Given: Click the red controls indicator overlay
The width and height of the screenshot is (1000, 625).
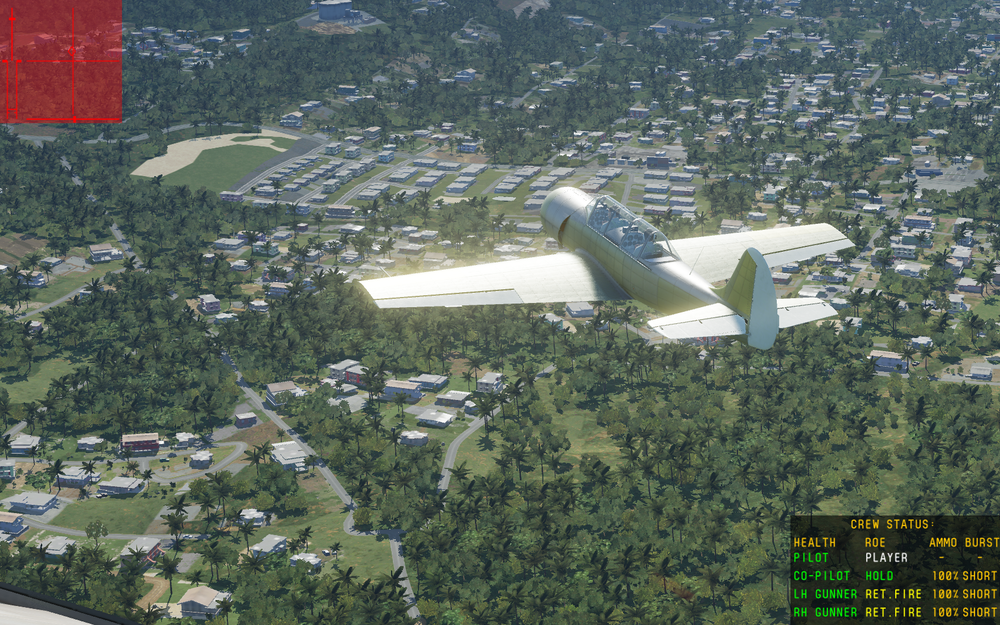Looking at the screenshot, I should [x=60, y=61].
